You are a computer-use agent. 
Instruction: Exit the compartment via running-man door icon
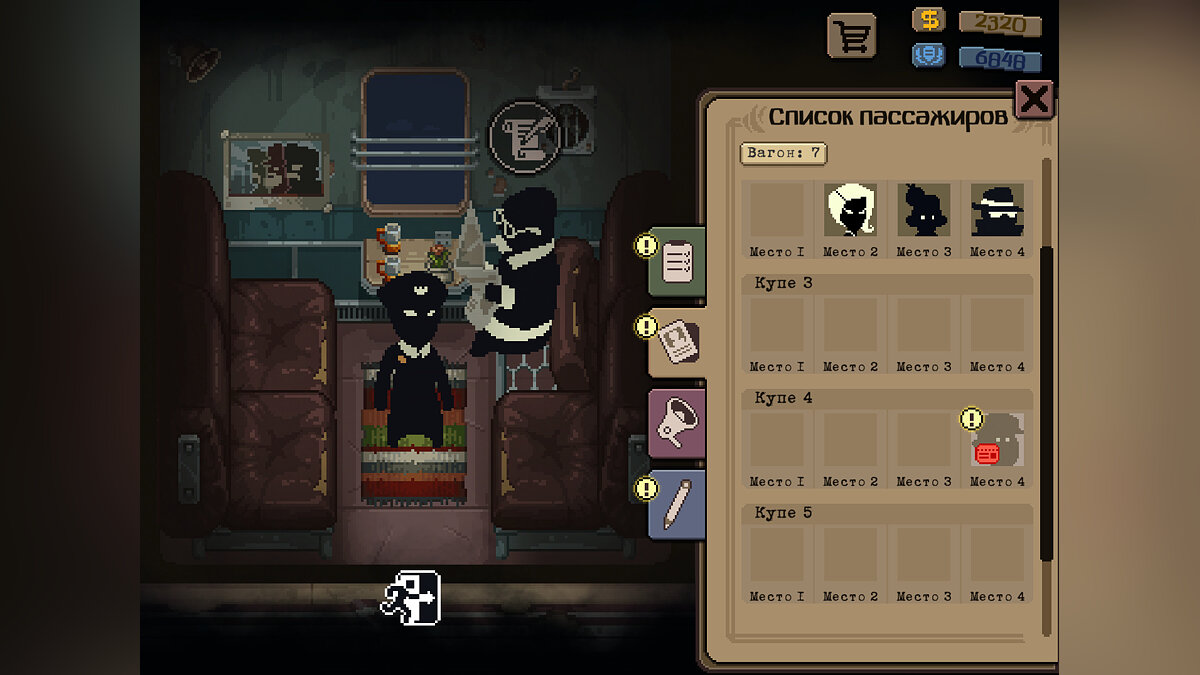[x=410, y=598]
